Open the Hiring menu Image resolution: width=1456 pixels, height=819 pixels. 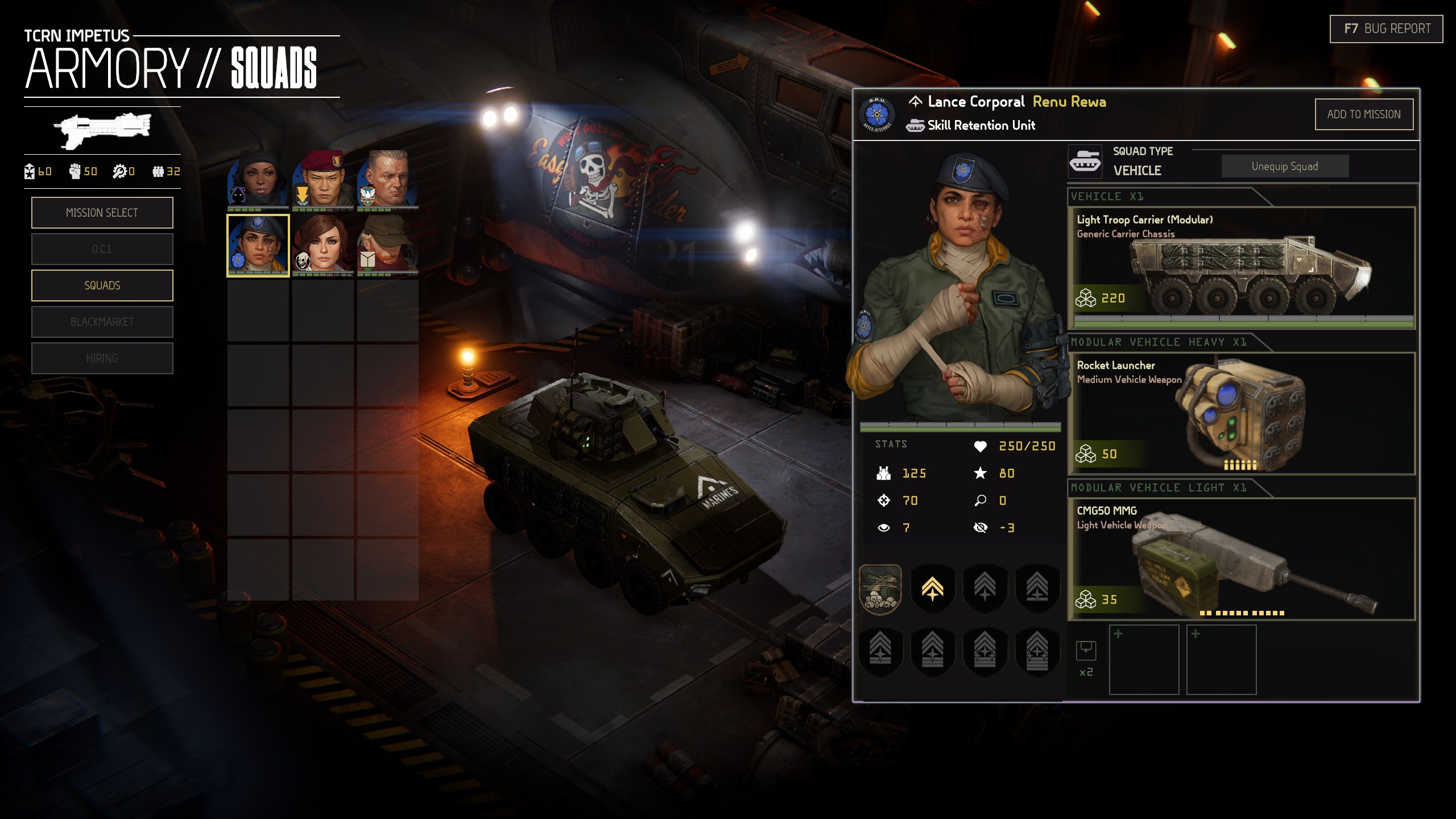(102, 358)
